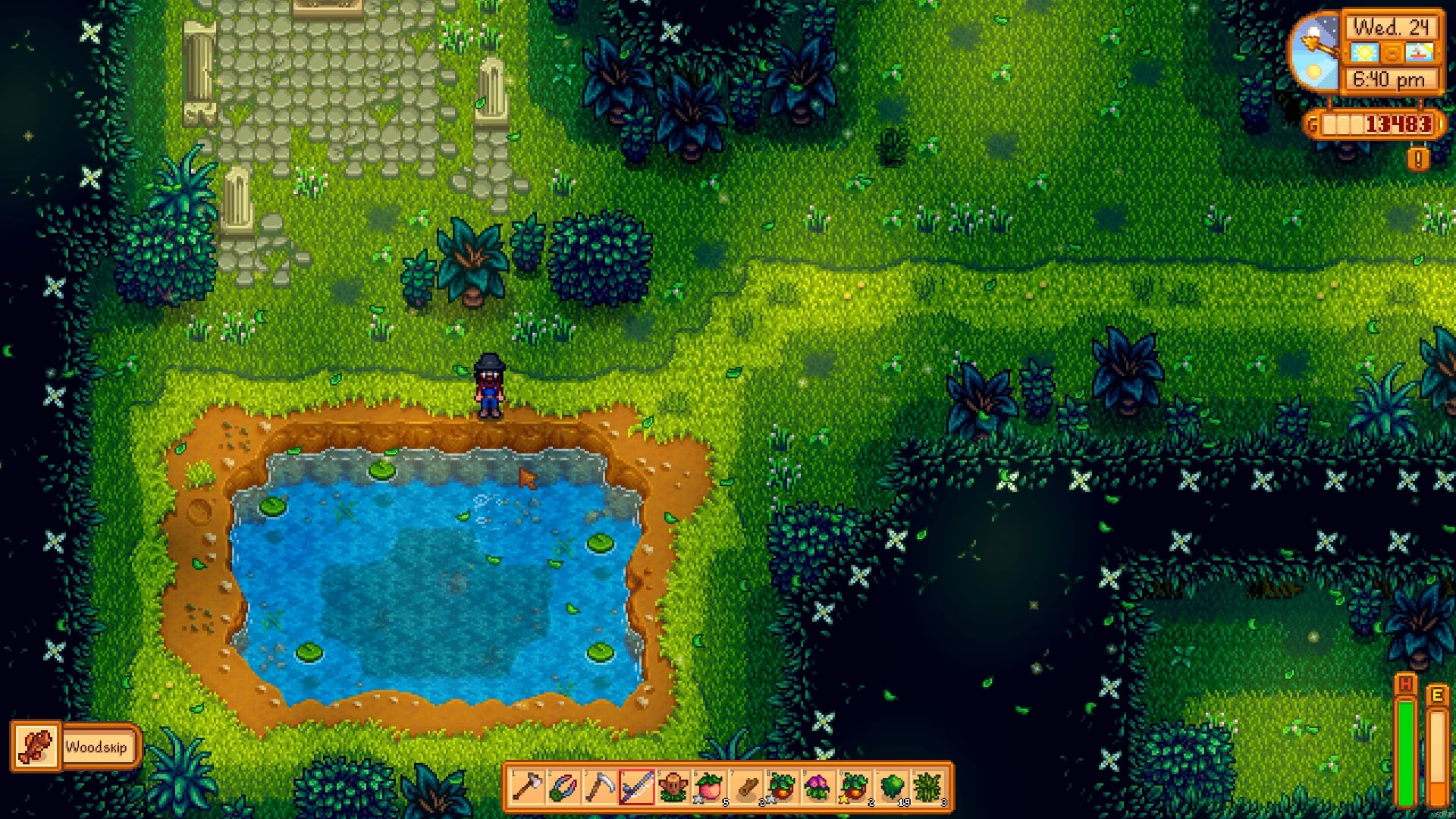The height and width of the screenshot is (819, 1456).
Task: Select the green leaf stack of nineteen
Action: click(x=891, y=788)
